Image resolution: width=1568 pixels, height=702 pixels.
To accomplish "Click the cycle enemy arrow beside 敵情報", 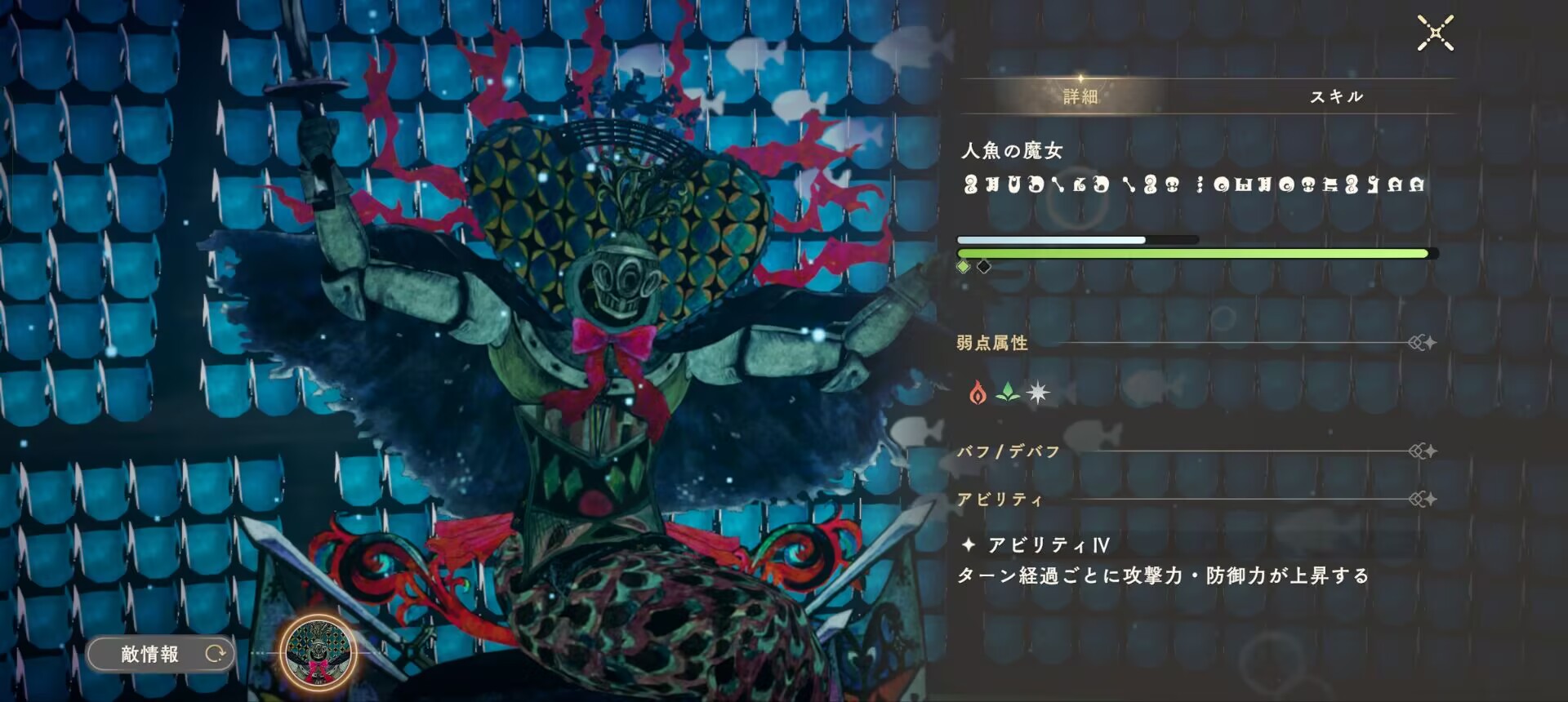I will 216,653.
